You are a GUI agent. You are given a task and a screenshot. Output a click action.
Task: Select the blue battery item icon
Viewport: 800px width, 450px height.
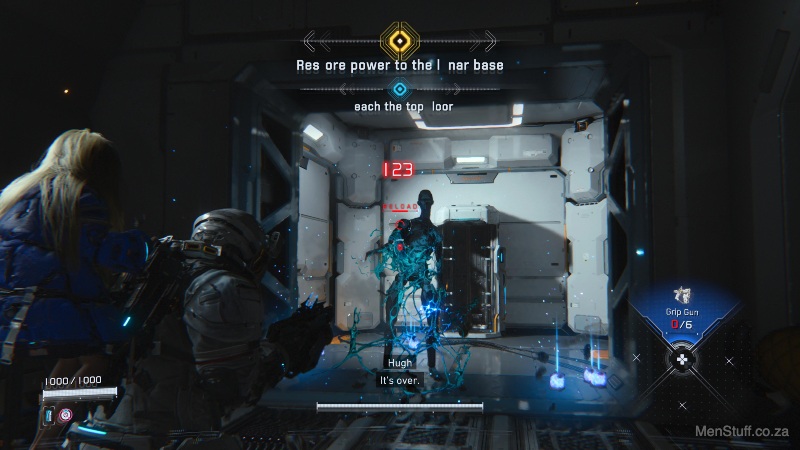coord(48,414)
